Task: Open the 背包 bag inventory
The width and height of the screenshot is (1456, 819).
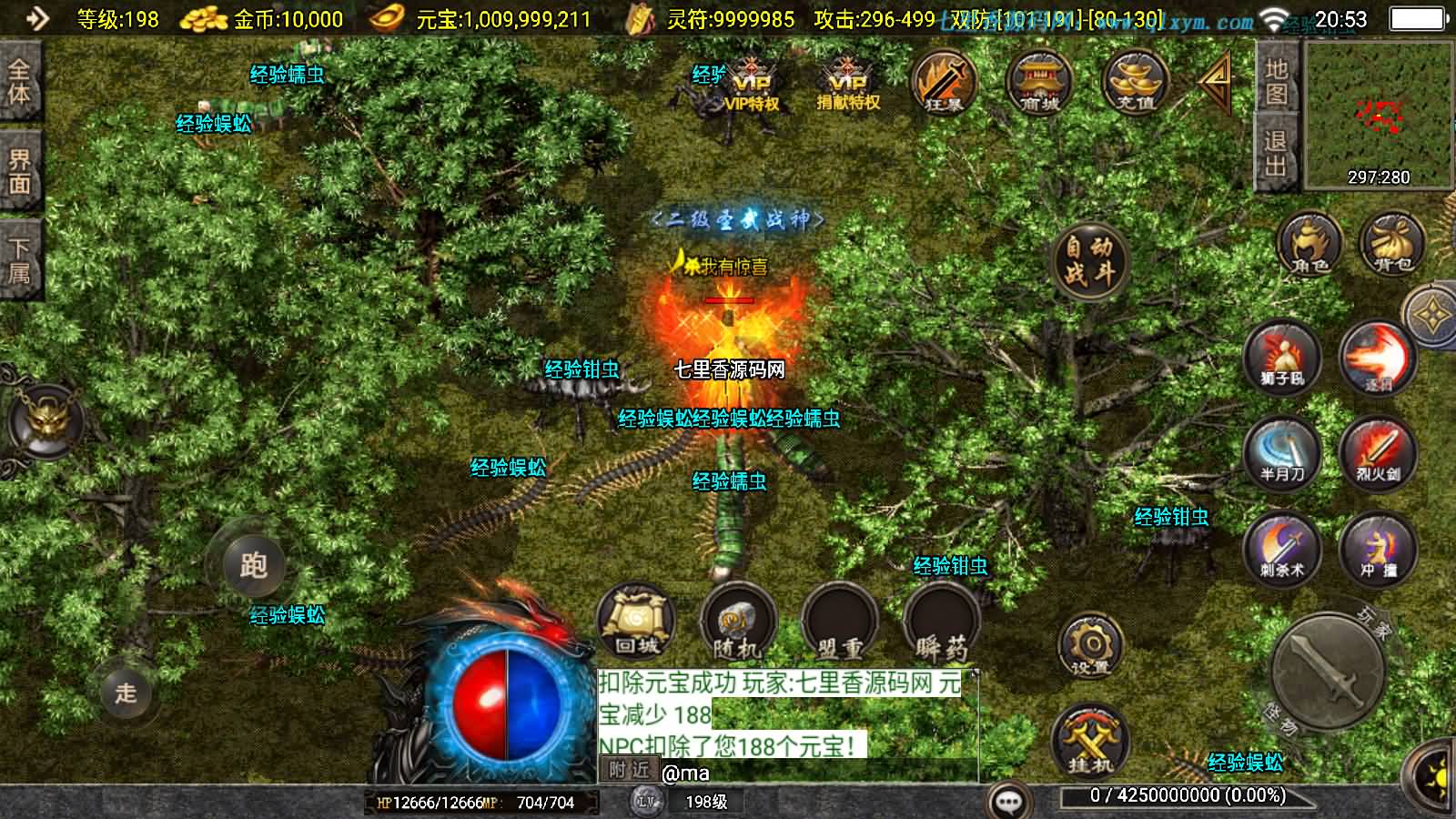Action: pyautogui.click(x=1392, y=246)
